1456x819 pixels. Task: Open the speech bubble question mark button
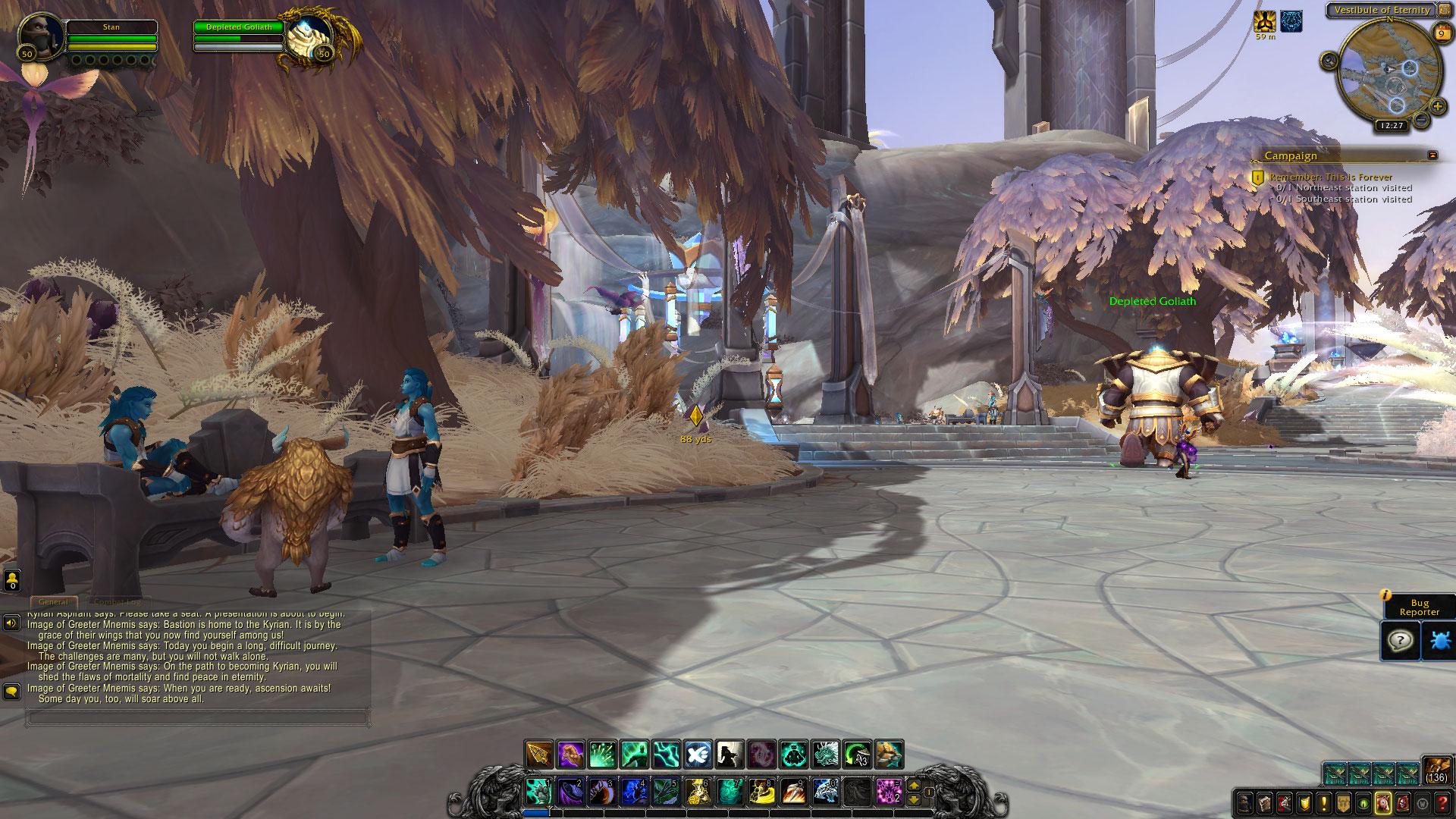tap(1400, 642)
